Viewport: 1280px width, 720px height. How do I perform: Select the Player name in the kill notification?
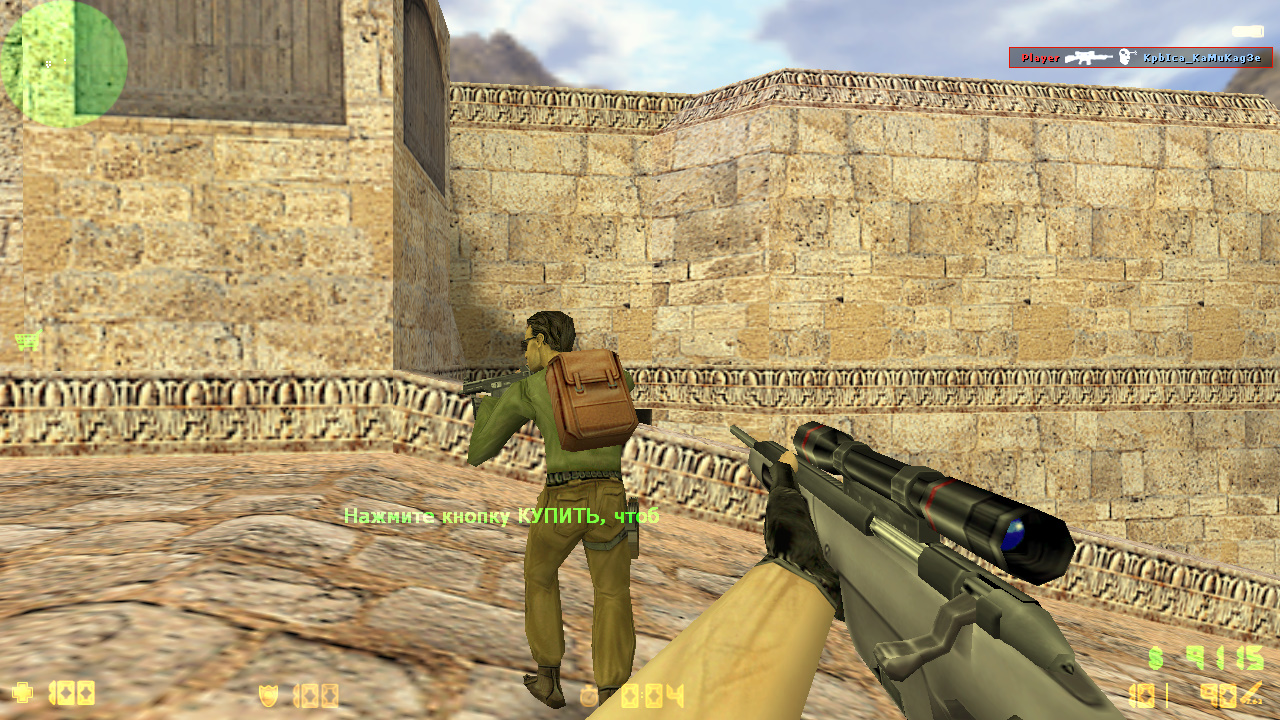point(1041,58)
